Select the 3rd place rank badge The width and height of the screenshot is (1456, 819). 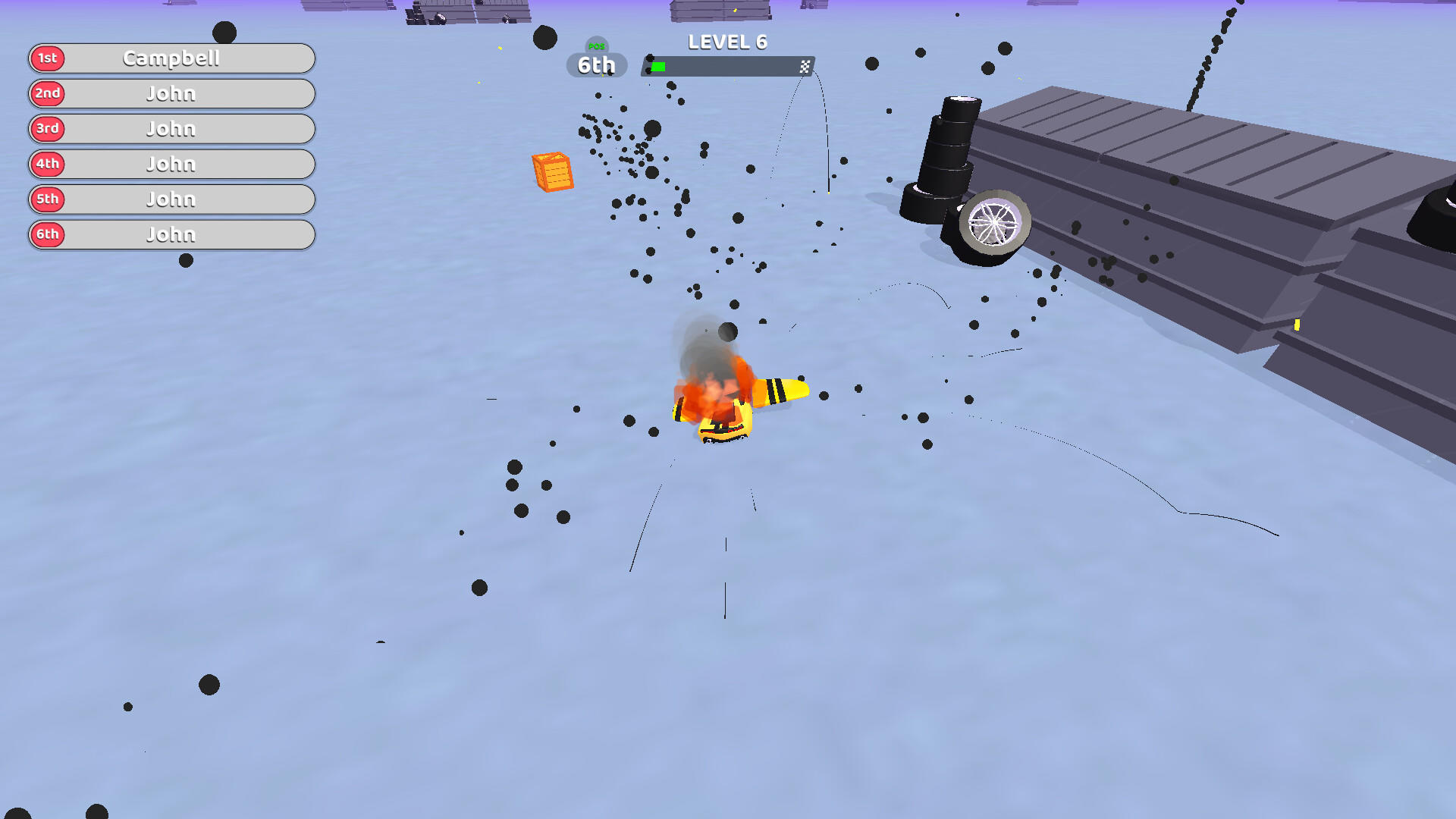(47, 129)
